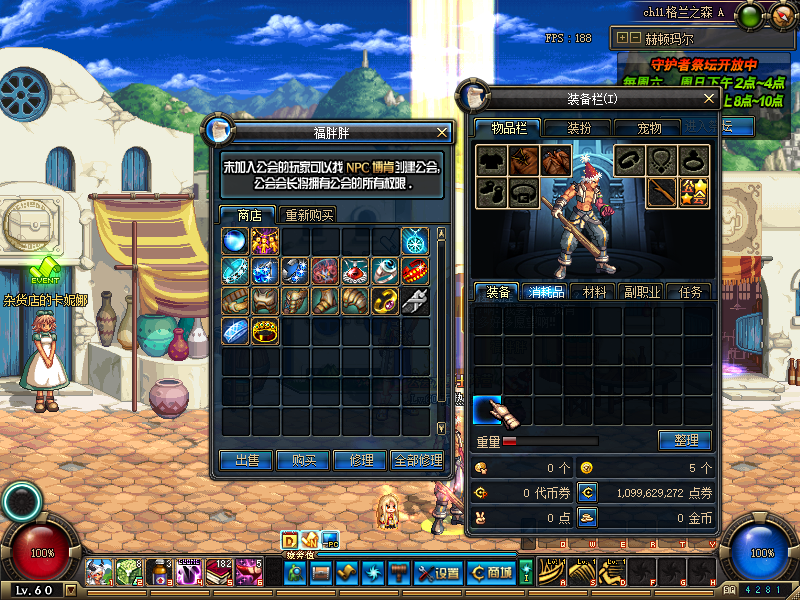
Task: Open the 装扮 avatar tab
Action: click(579, 128)
